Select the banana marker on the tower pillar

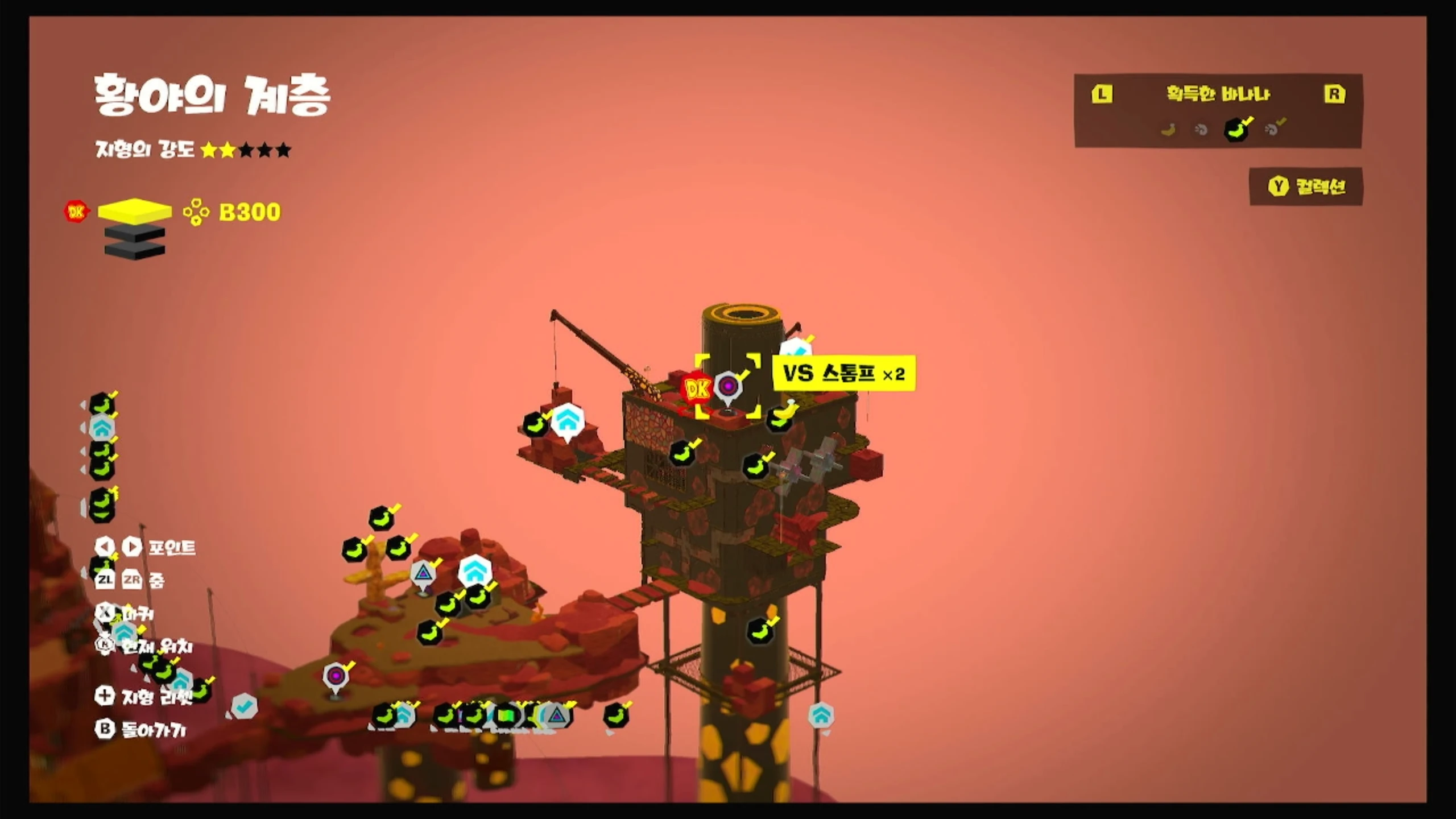761,630
